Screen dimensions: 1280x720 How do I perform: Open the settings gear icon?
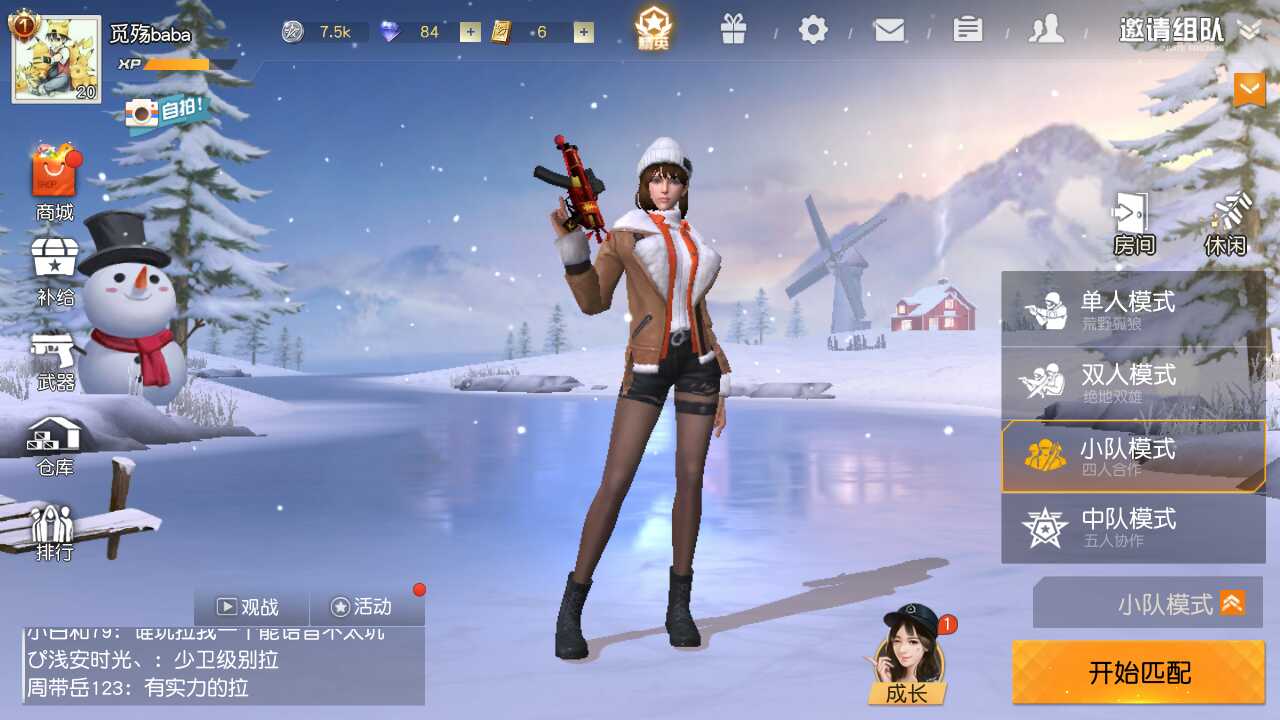click(813, 30)
